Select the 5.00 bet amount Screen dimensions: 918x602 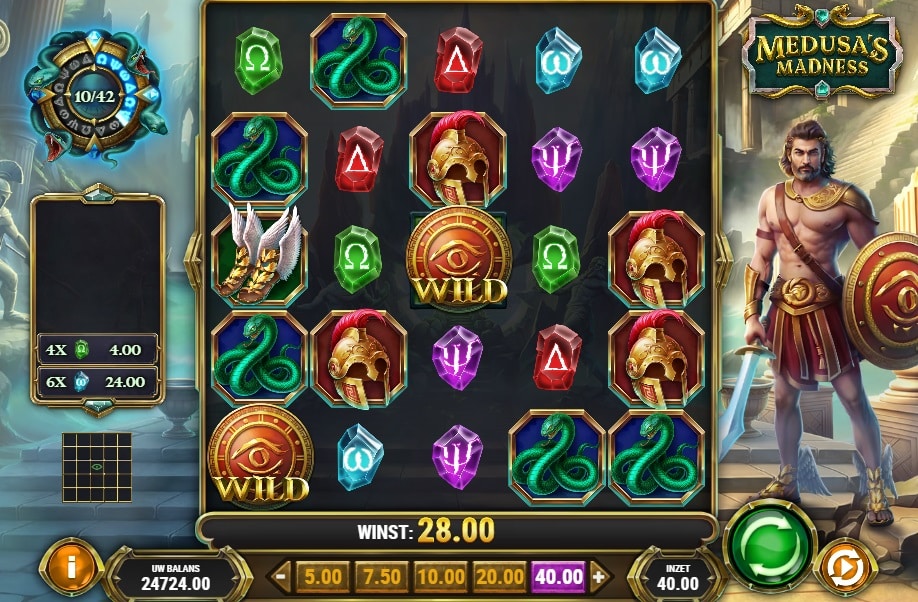[x=322, y=576]
